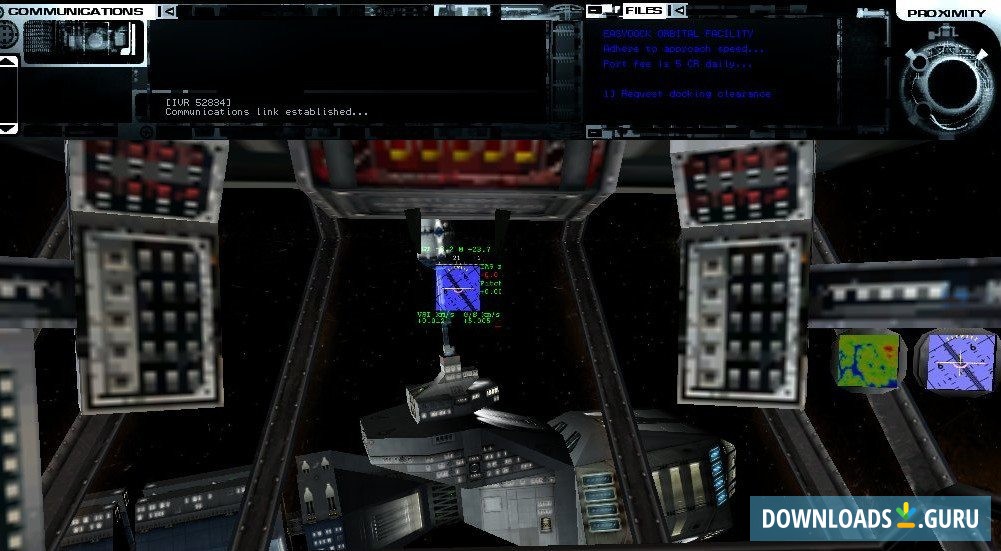Collapse the Files panel using its arrow

[x=678, y=11]
